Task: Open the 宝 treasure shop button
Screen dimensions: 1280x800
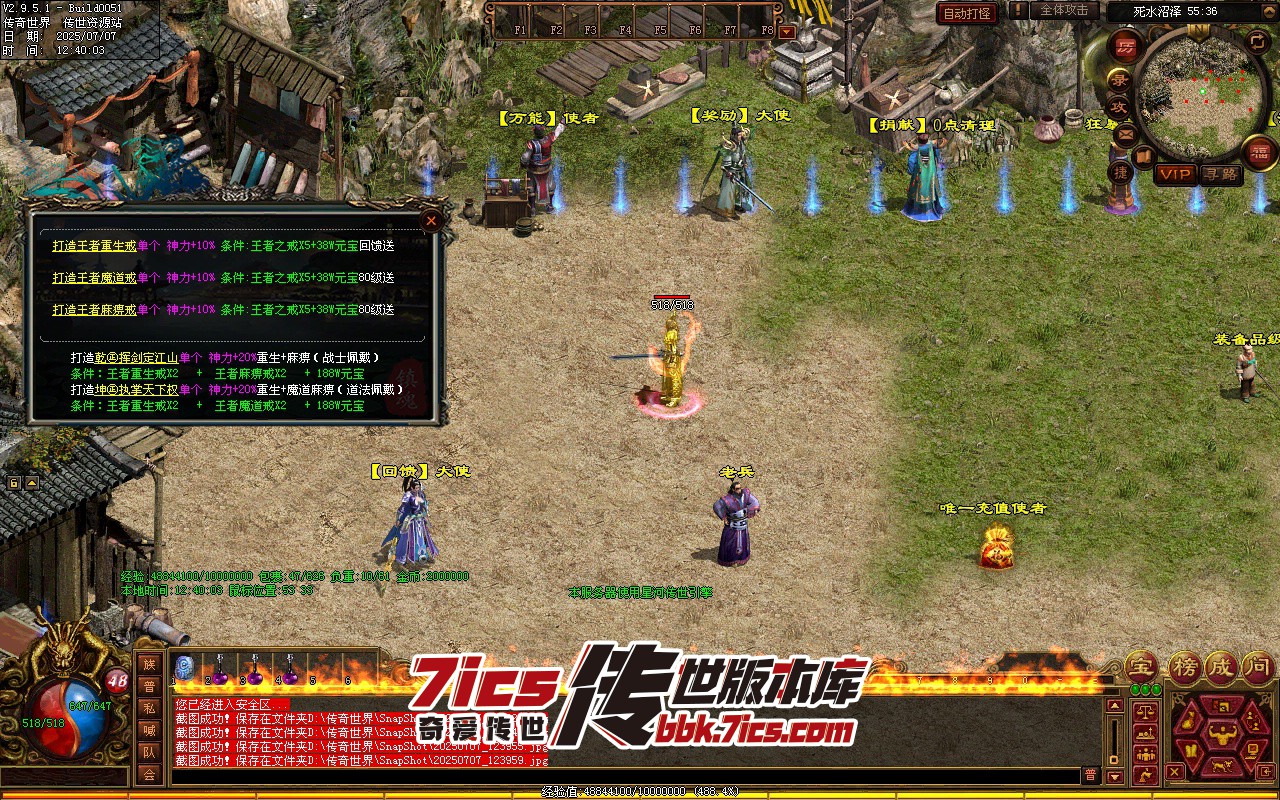Action: pos(1140,666)
